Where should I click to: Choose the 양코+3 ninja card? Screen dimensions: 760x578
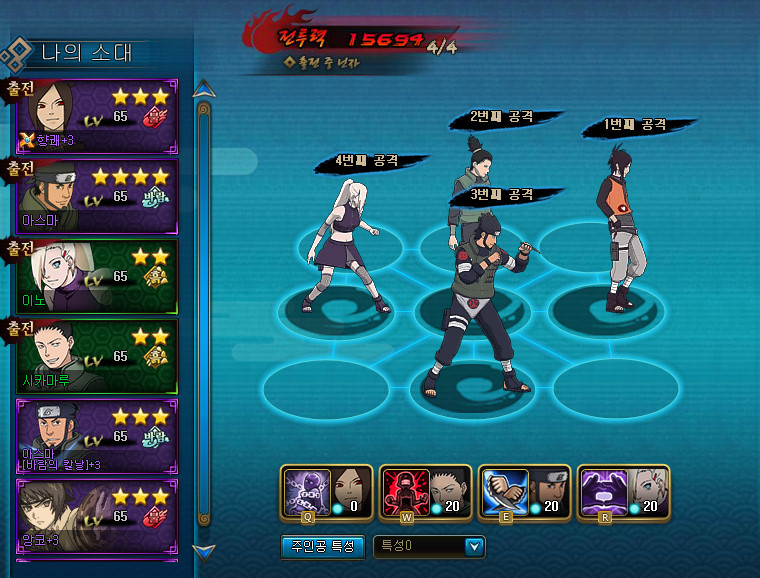97,515
